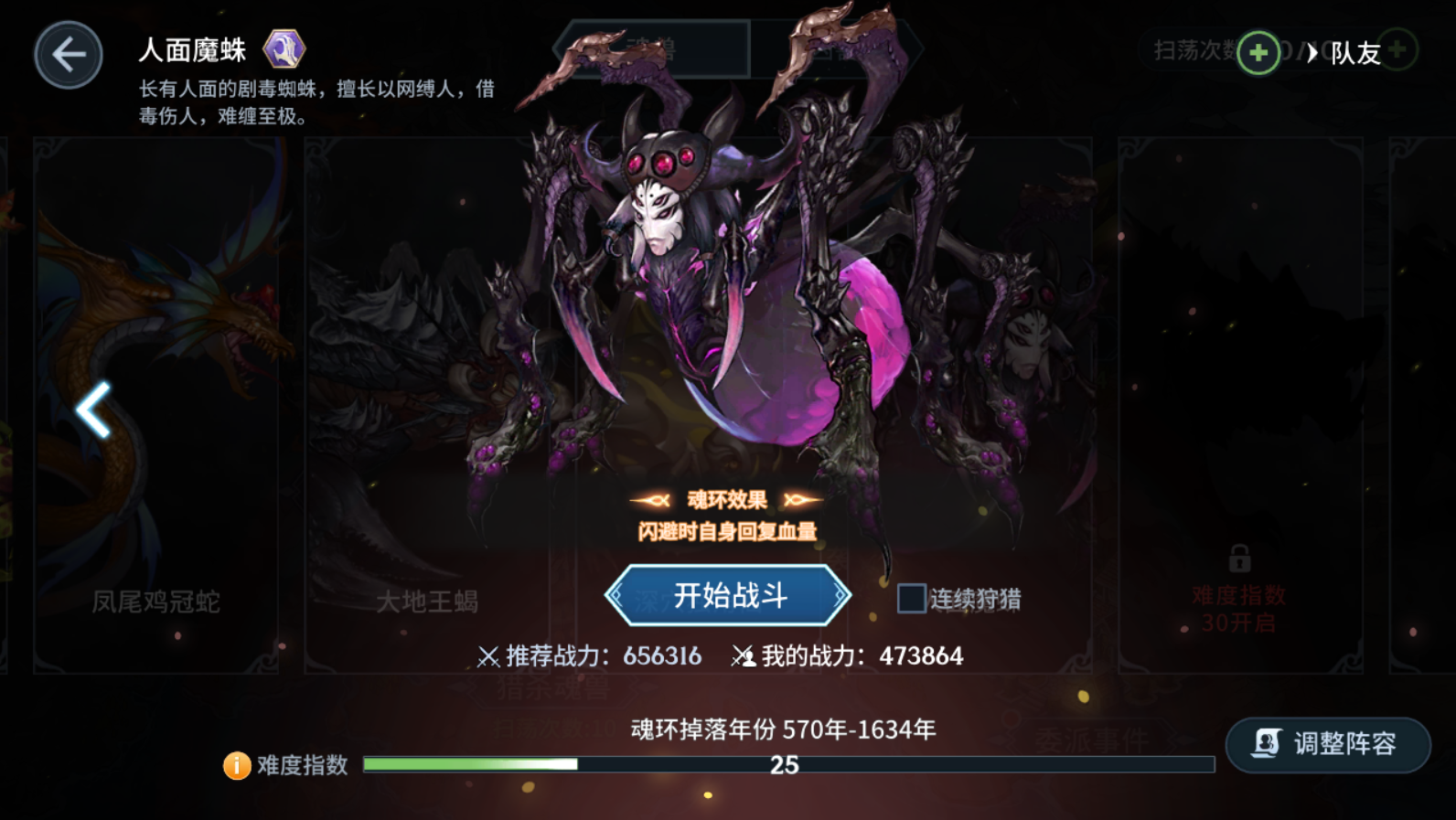Click the 调整阵容 squad icon
The image size is (1456, 820).
[x=1265, y=744]
